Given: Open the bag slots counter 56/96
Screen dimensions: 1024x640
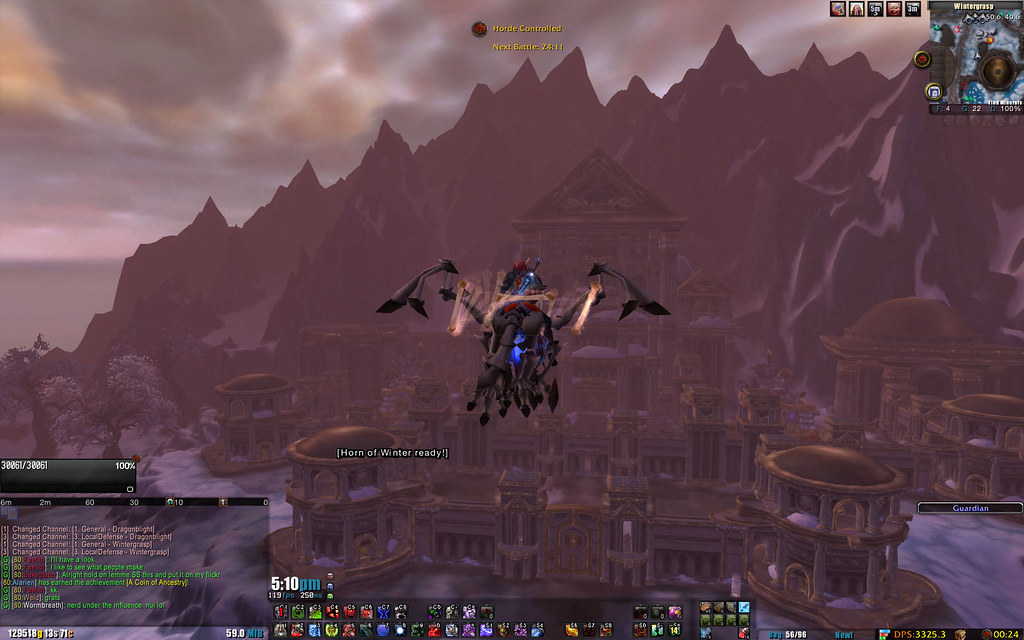Looking at the screenshot, I should (788, 634).
